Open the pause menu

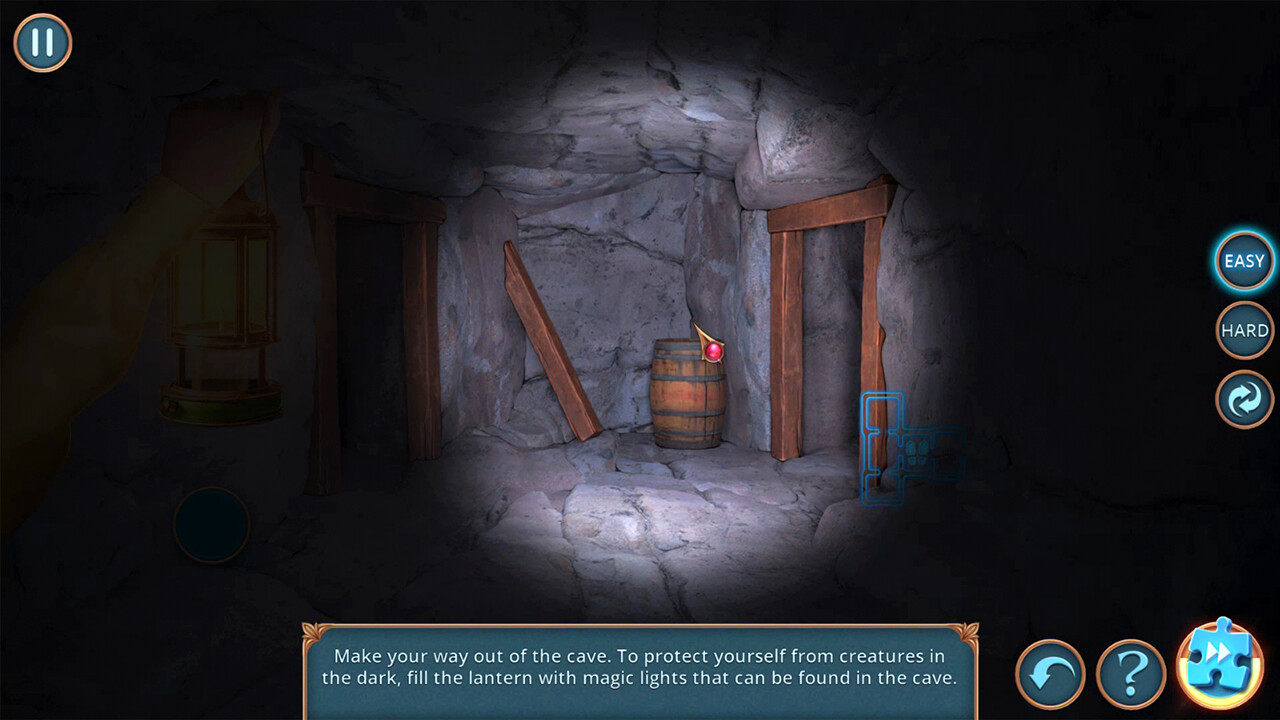tap(42, 42)
